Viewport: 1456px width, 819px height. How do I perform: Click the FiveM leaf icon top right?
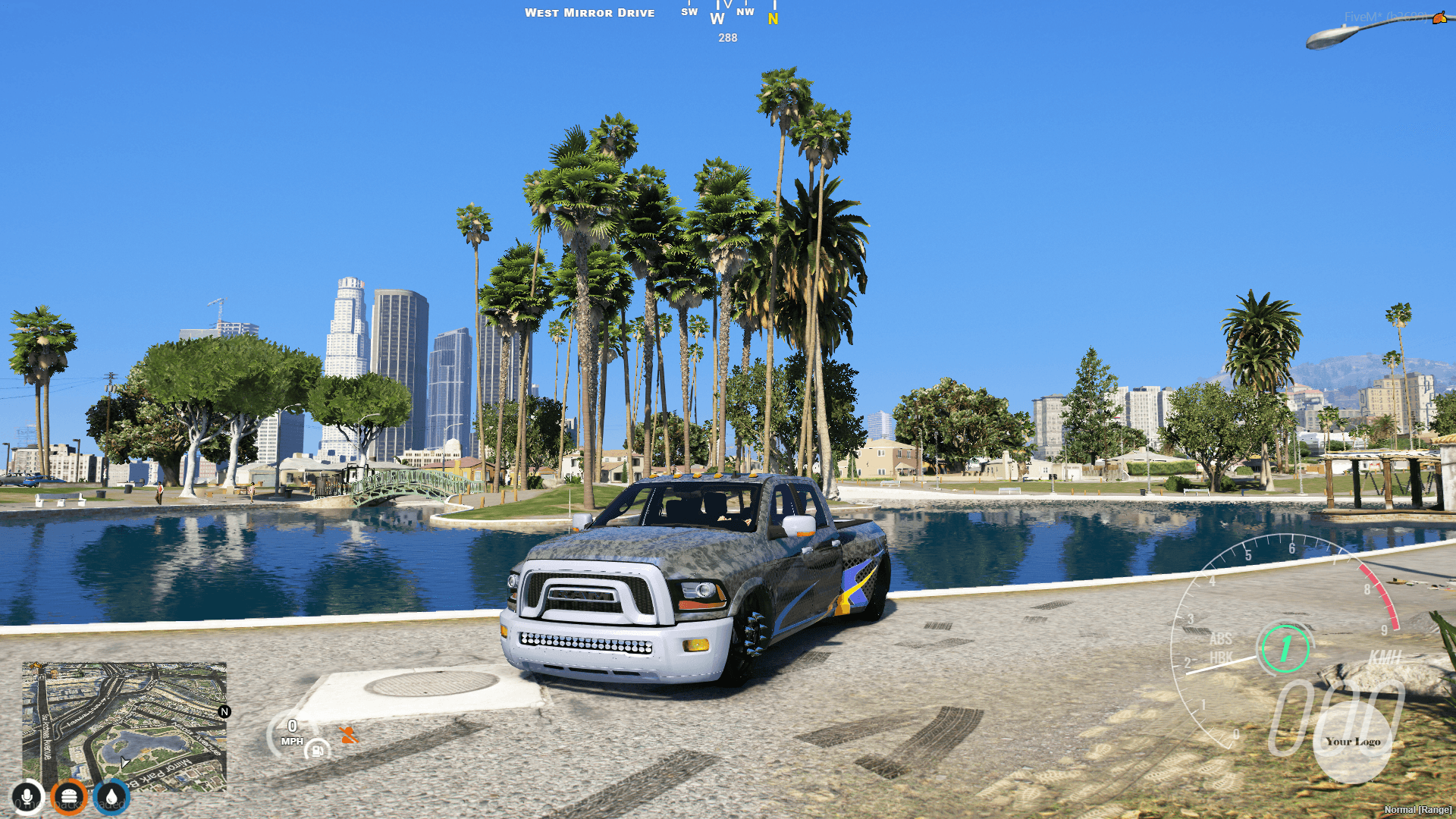(x=1440, y=18)
